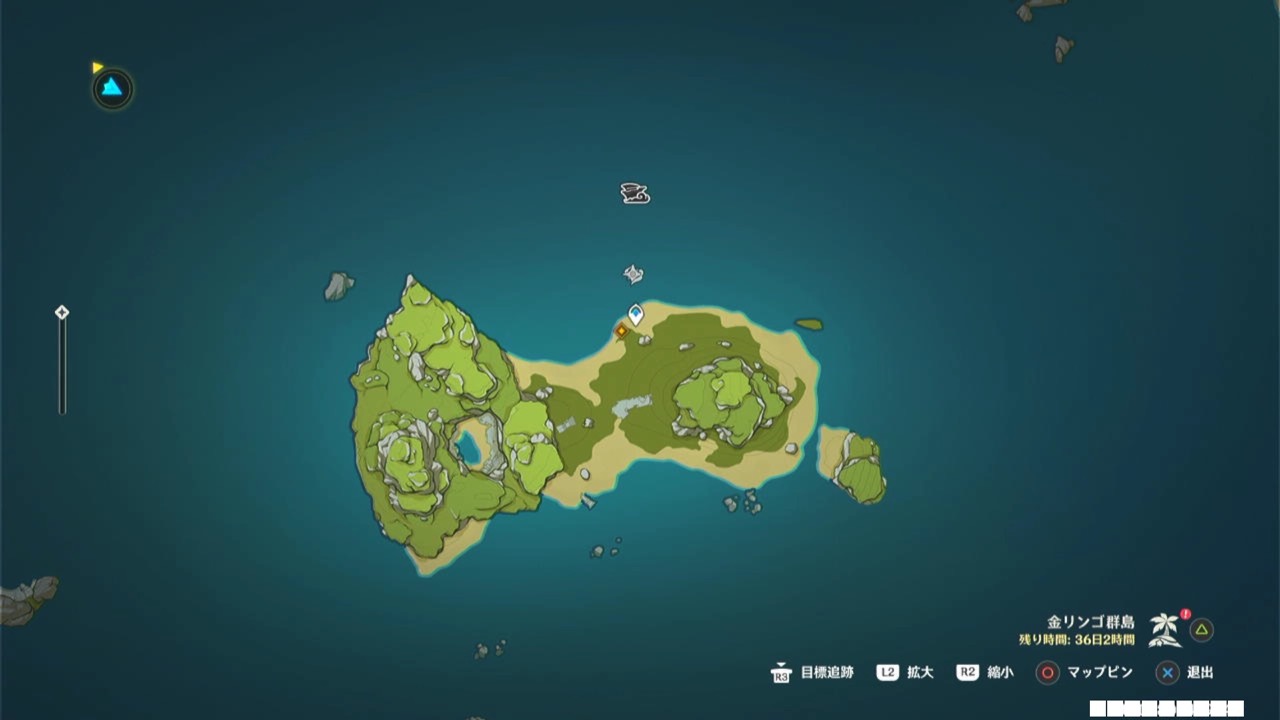Select the small island marker below the boat
The image size is (1280, 720).
coord(633,271)
